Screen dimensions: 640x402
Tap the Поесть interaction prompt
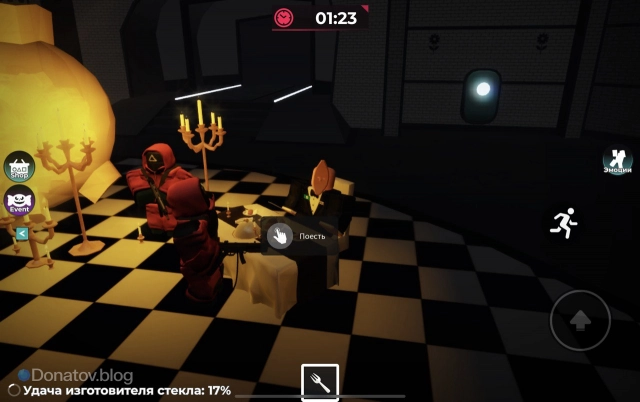coord(278,235)
